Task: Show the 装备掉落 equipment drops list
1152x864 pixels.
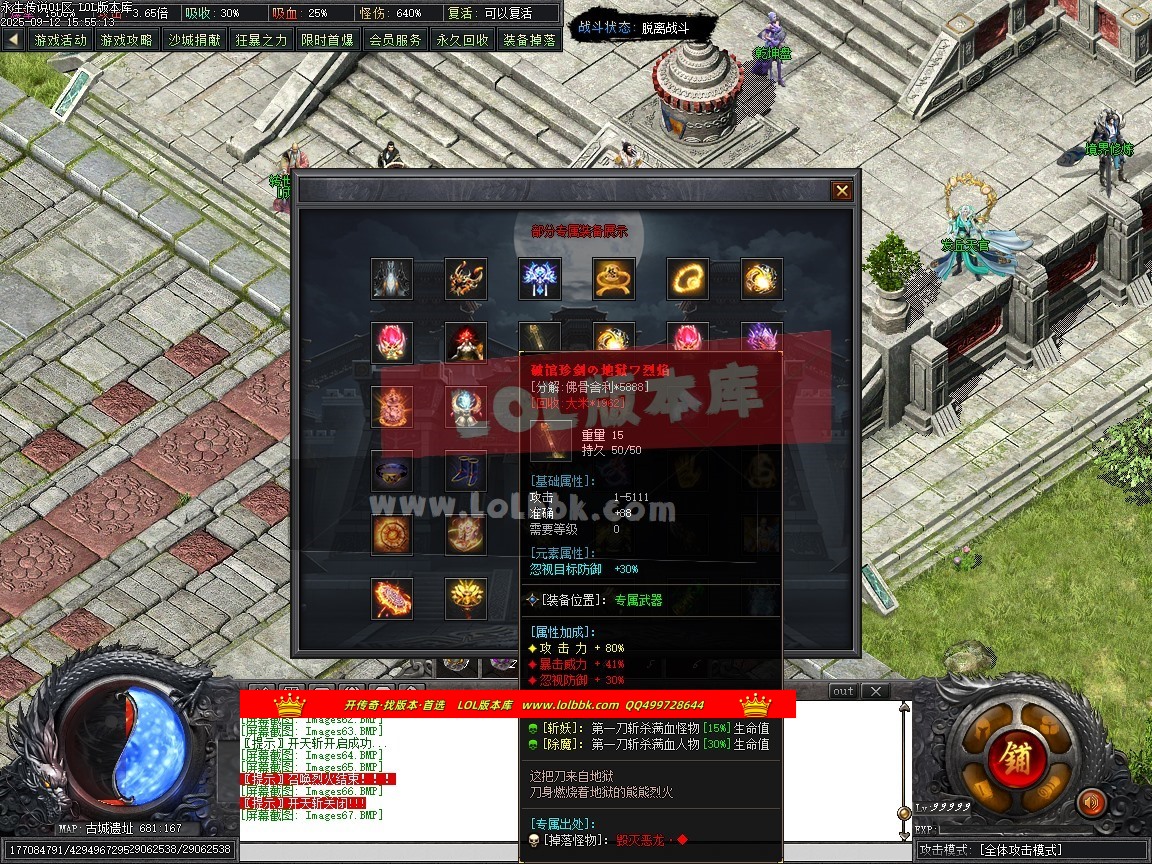Action: [x=529, y=40]
